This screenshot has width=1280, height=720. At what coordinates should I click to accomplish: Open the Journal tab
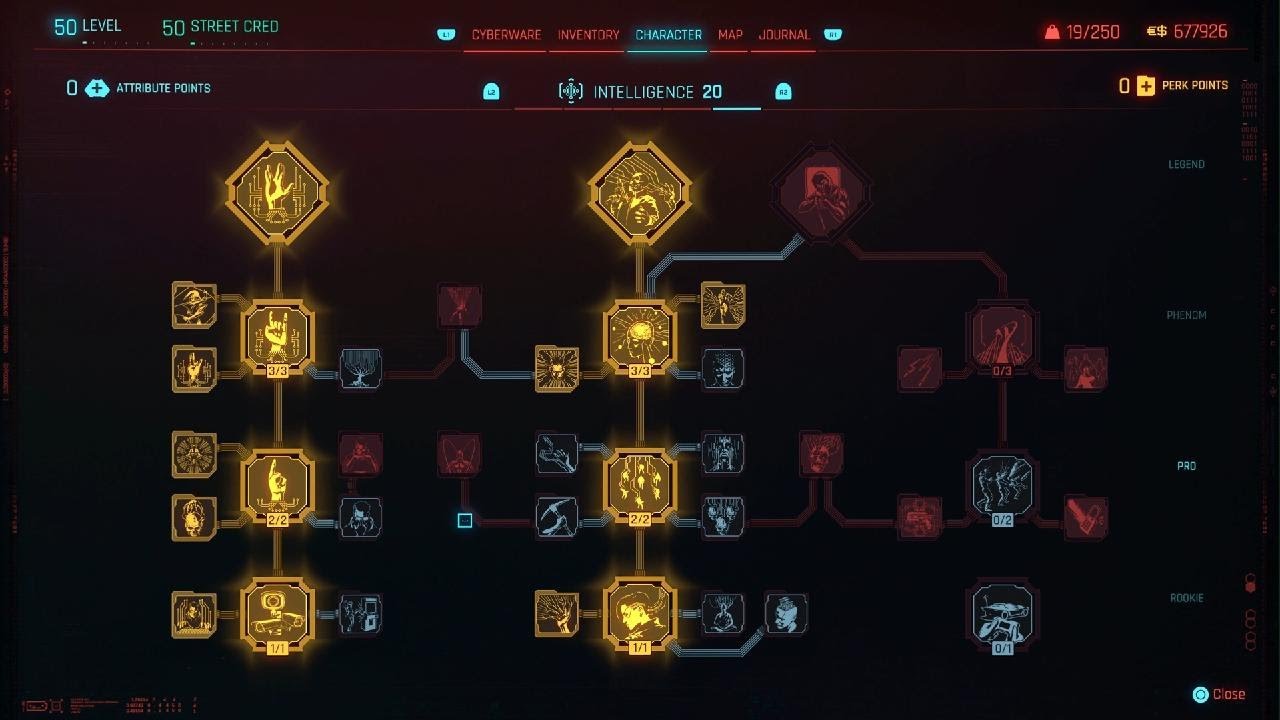click(784, 35)
